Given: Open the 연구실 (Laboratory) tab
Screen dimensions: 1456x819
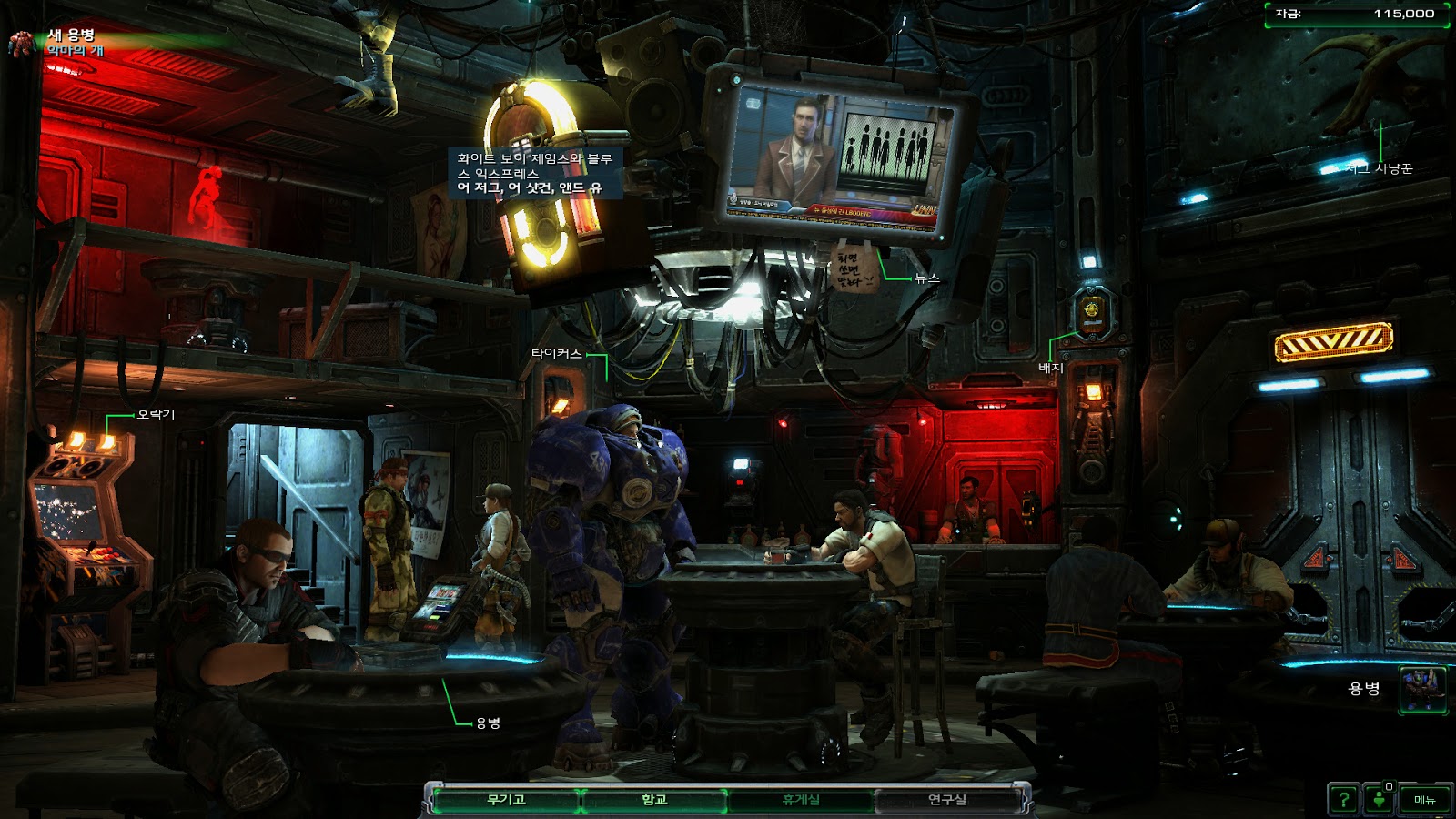Looking at the screenshot, I should coord(947,800).
